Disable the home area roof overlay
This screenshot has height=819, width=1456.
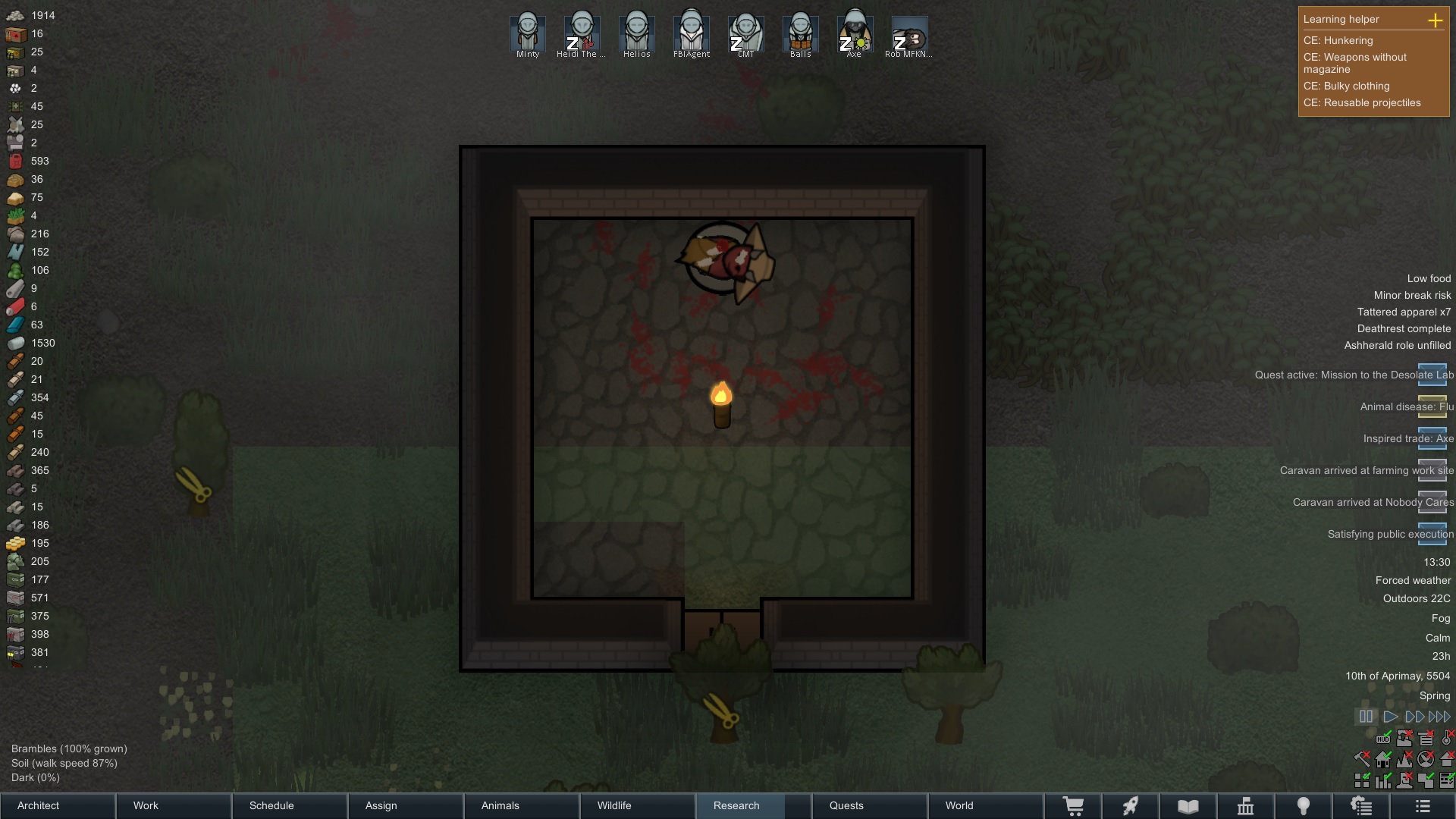point(1383,759)
